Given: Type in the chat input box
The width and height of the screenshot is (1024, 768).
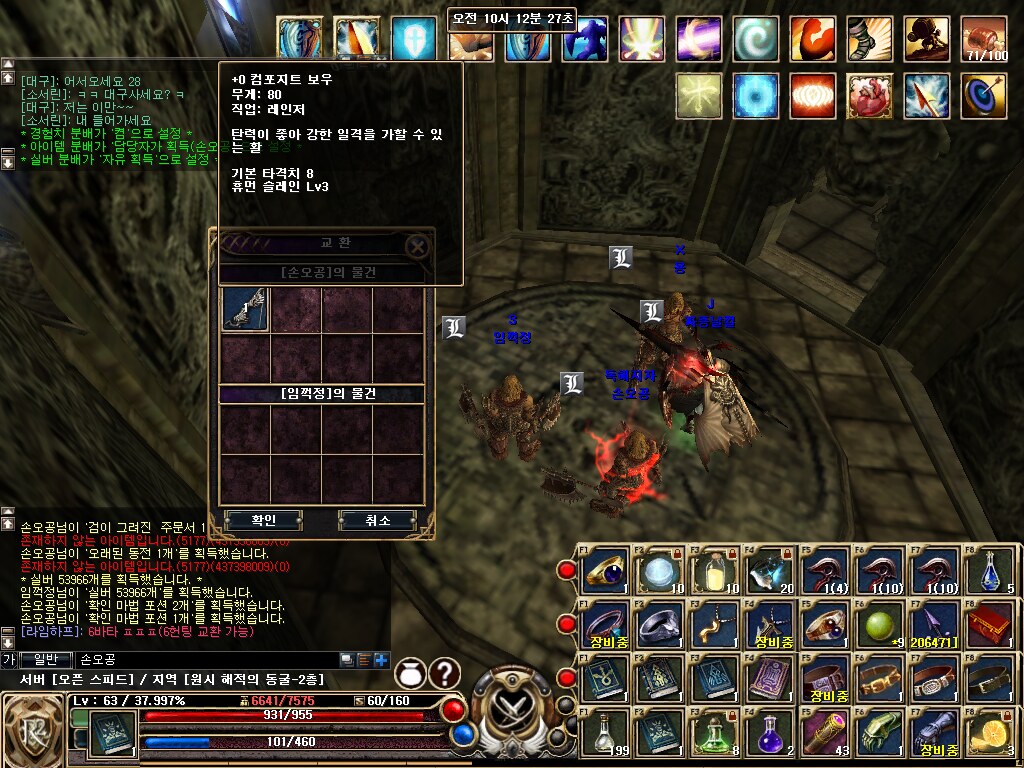Looking at the screenshot, I should click(x=200, y=659).
